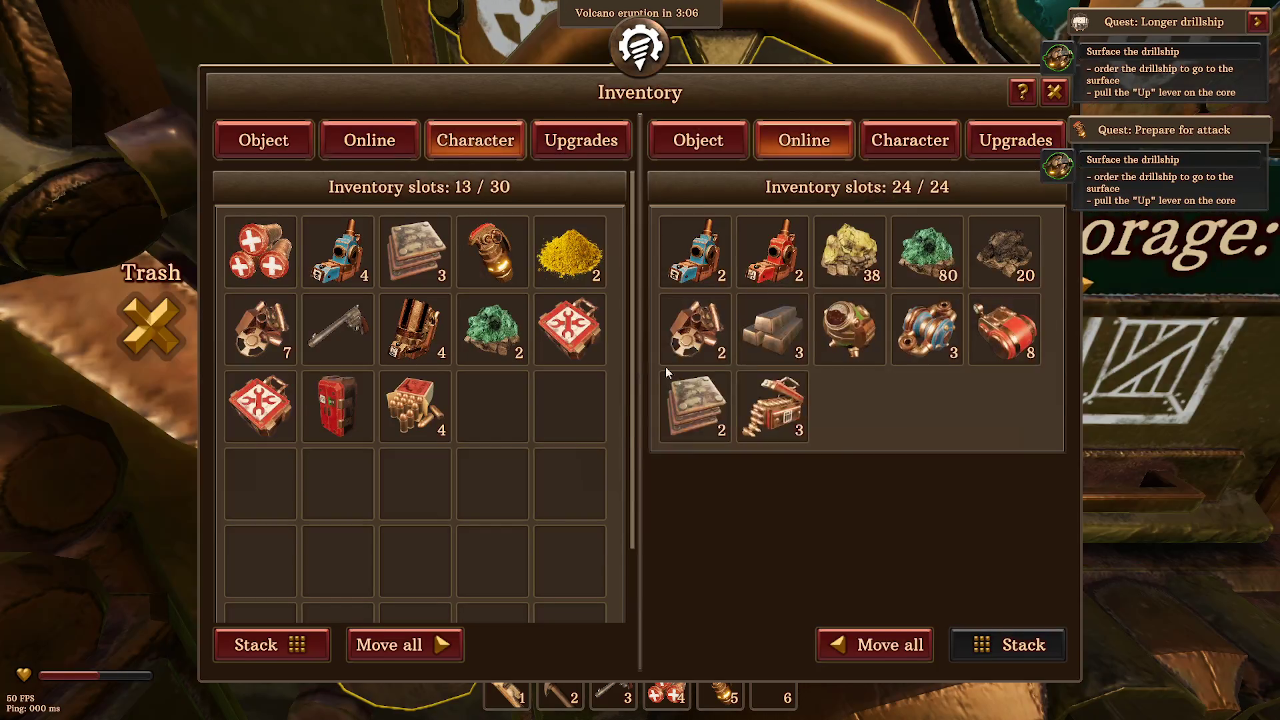Viewport: 1280px width, 720px height.
Task: Pick the metal ingots in storage
Action: (x=773, y=329)
